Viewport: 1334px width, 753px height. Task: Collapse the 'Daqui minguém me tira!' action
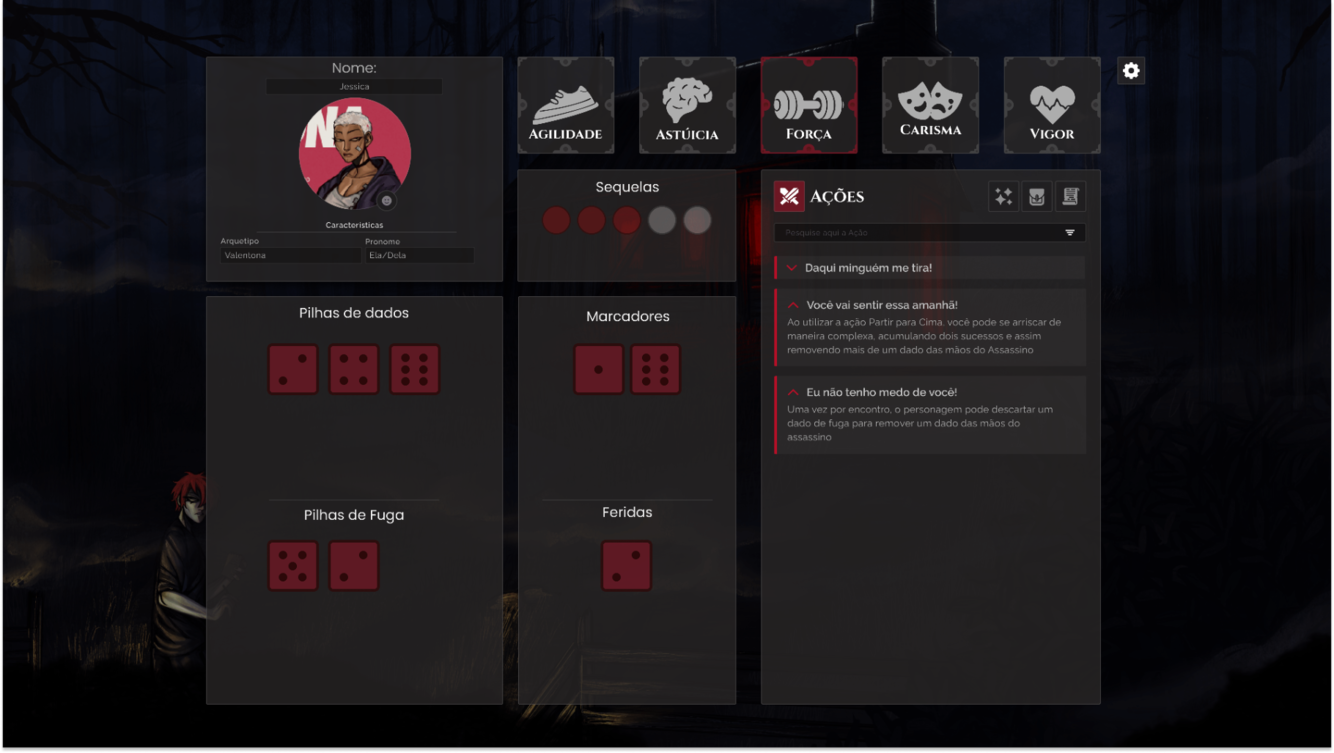[791, 267]
